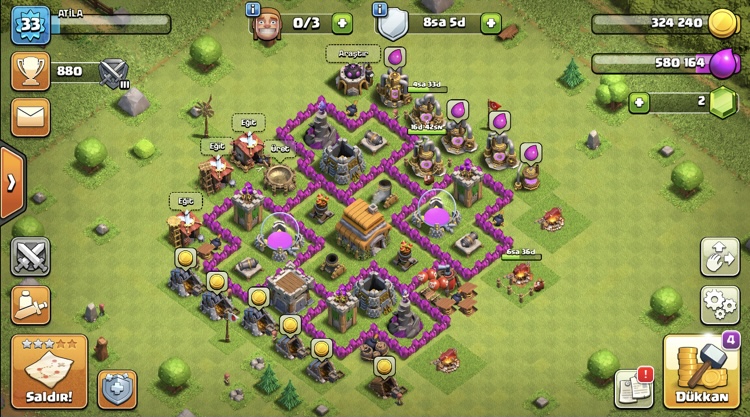This screenshot has height=417, width=750.
Task: View the trophy ranking icon
Action: click(x=30, y=71)
